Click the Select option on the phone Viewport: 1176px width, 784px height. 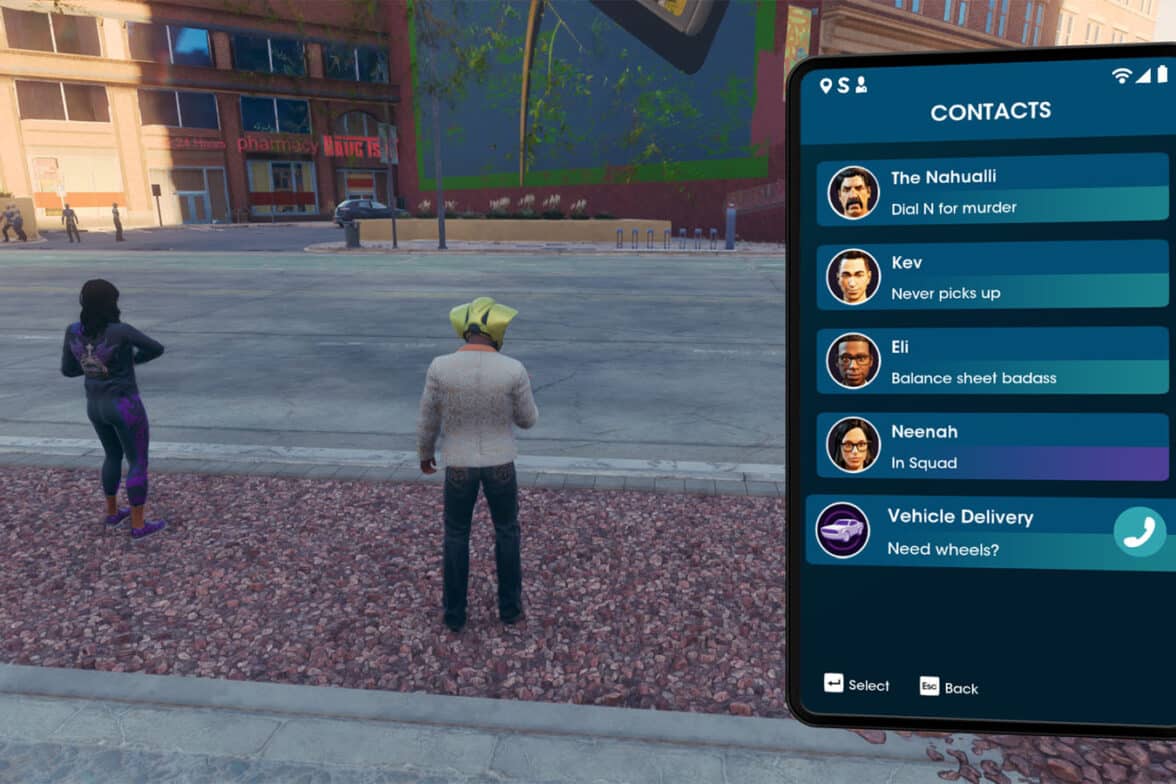[x=857, y=684]
